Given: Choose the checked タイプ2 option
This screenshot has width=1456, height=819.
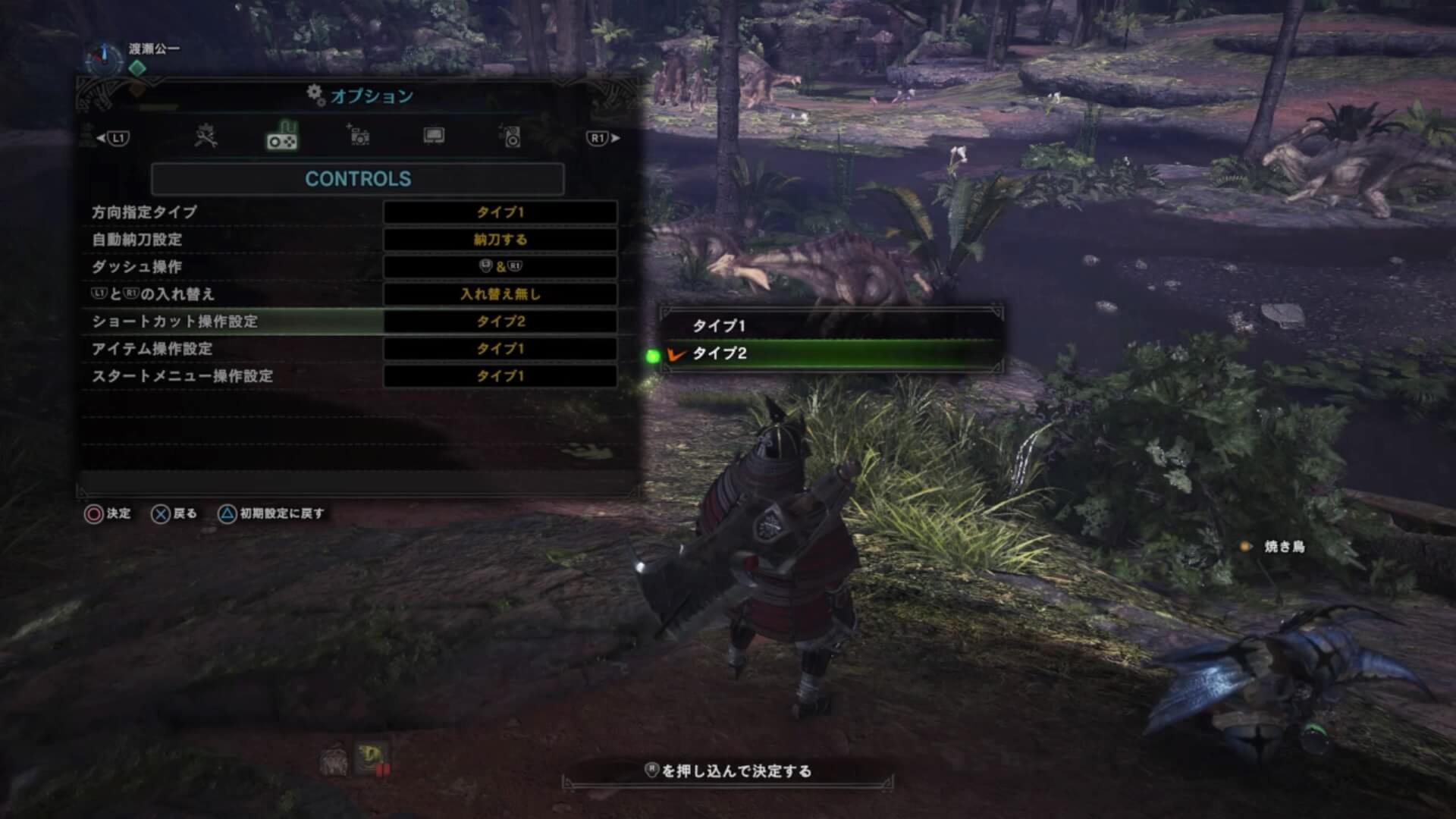Looking at the screenshot, I should 832,353.
